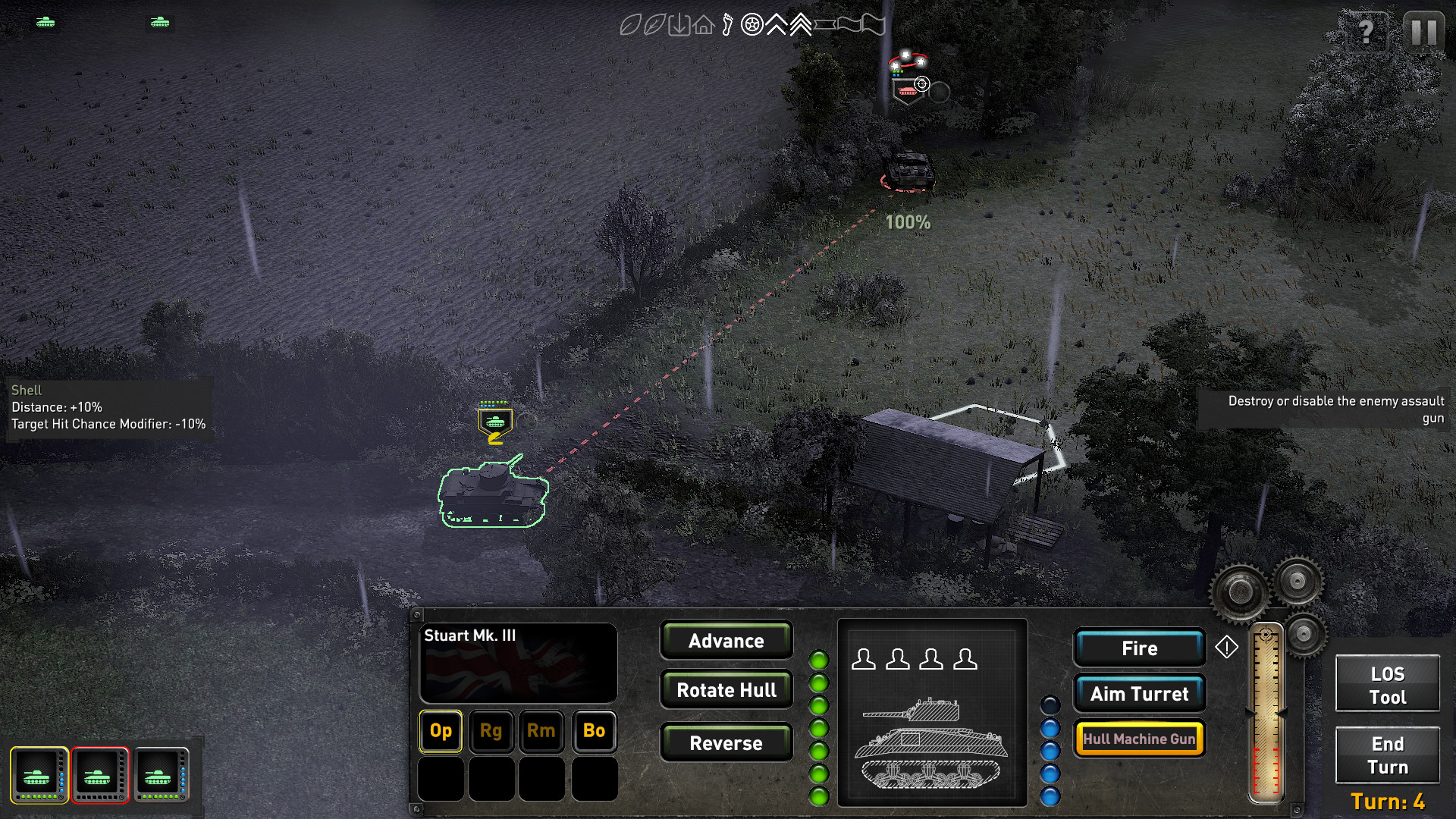1456x819 pixels.
Task: Switch to the Rm ammo tab
Action: coord(541,731)
